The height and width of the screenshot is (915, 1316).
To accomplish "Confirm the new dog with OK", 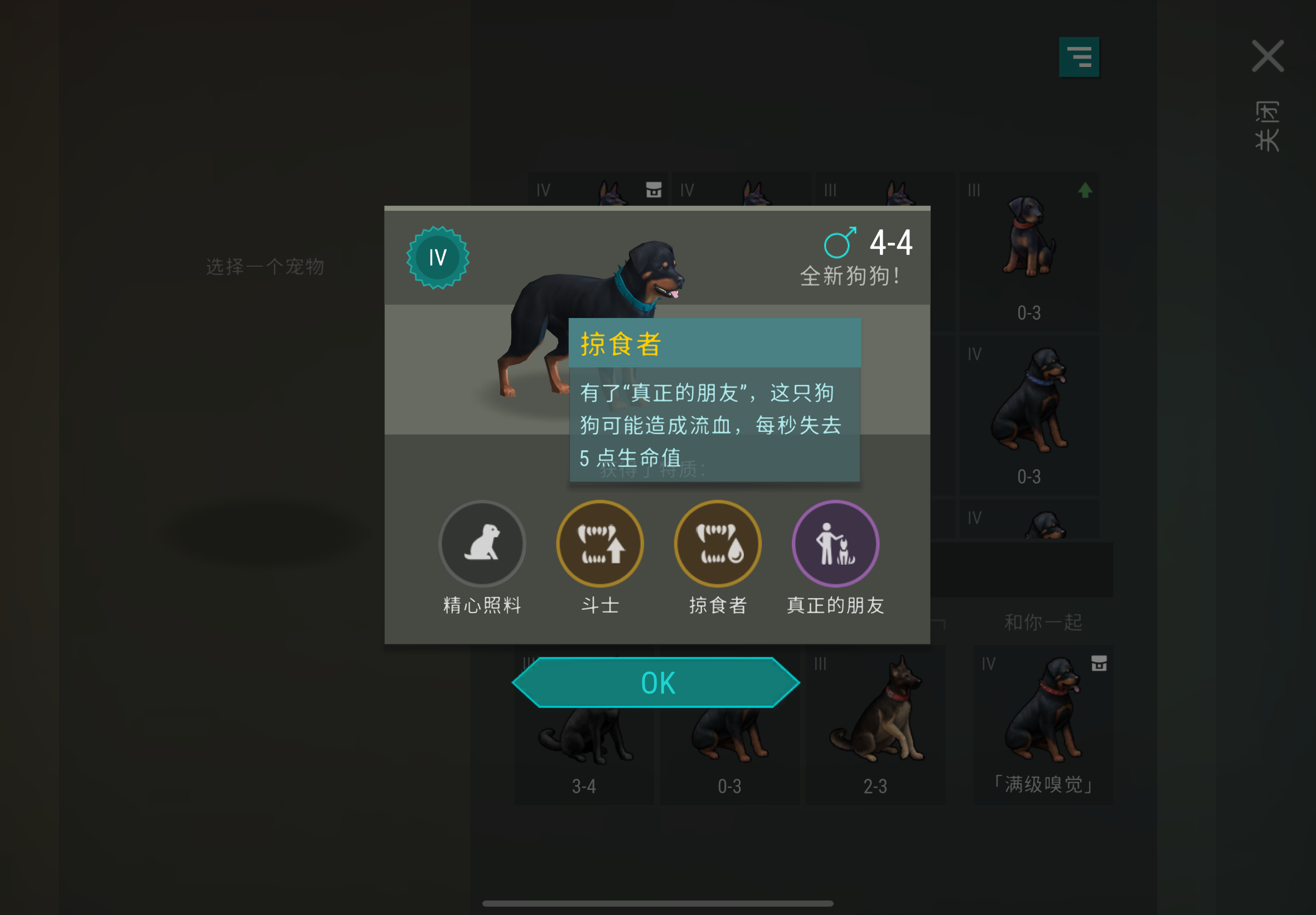I will click(656, 681).
